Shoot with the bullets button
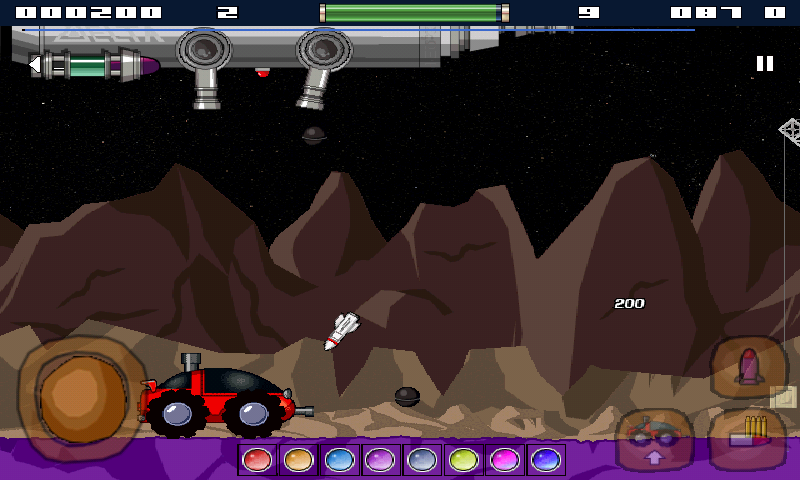The height and width of the screenshot is (480, 800). coord(748,435)
